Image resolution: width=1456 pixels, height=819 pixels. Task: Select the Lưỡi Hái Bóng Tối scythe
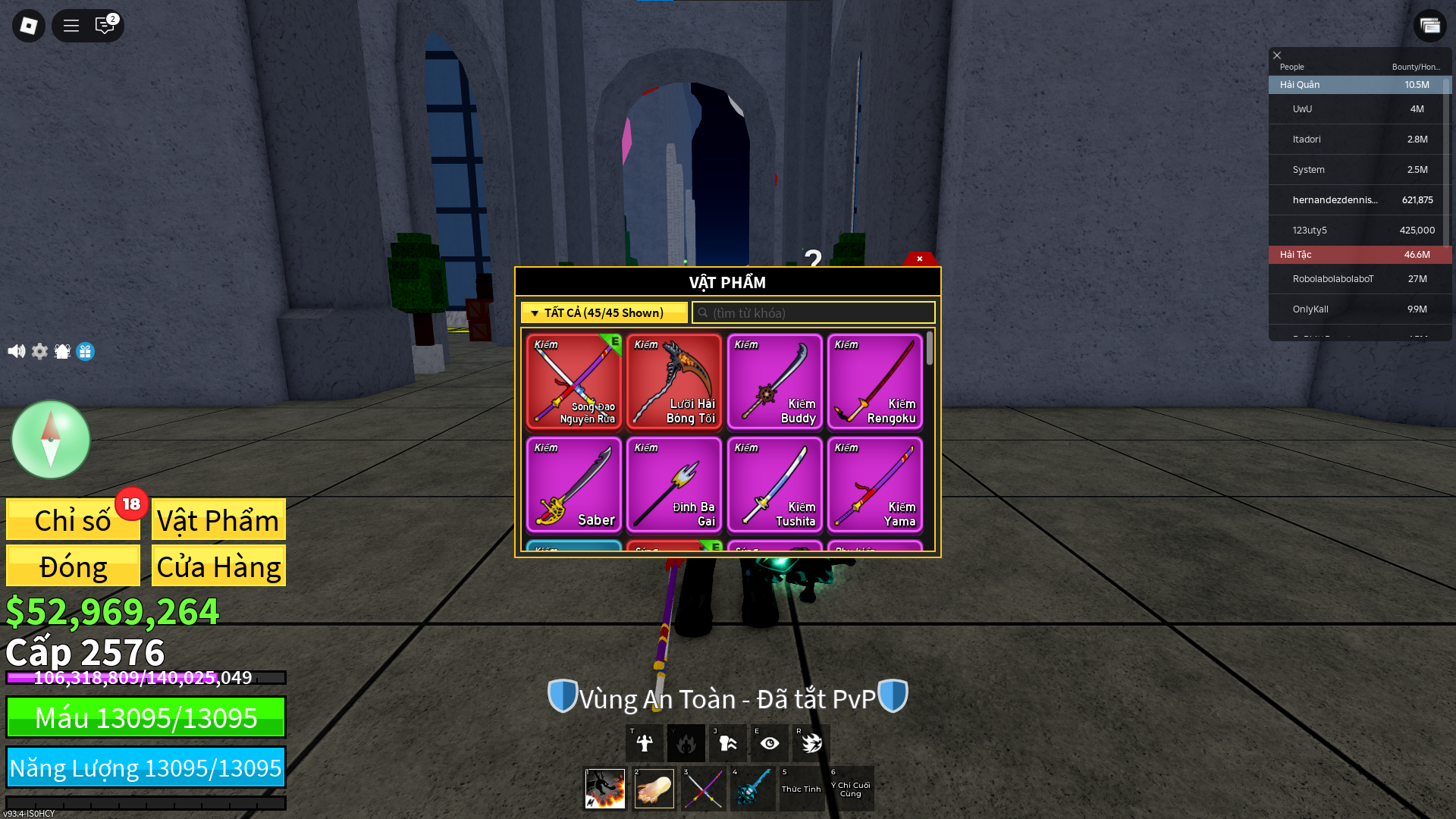pos(674,381)
